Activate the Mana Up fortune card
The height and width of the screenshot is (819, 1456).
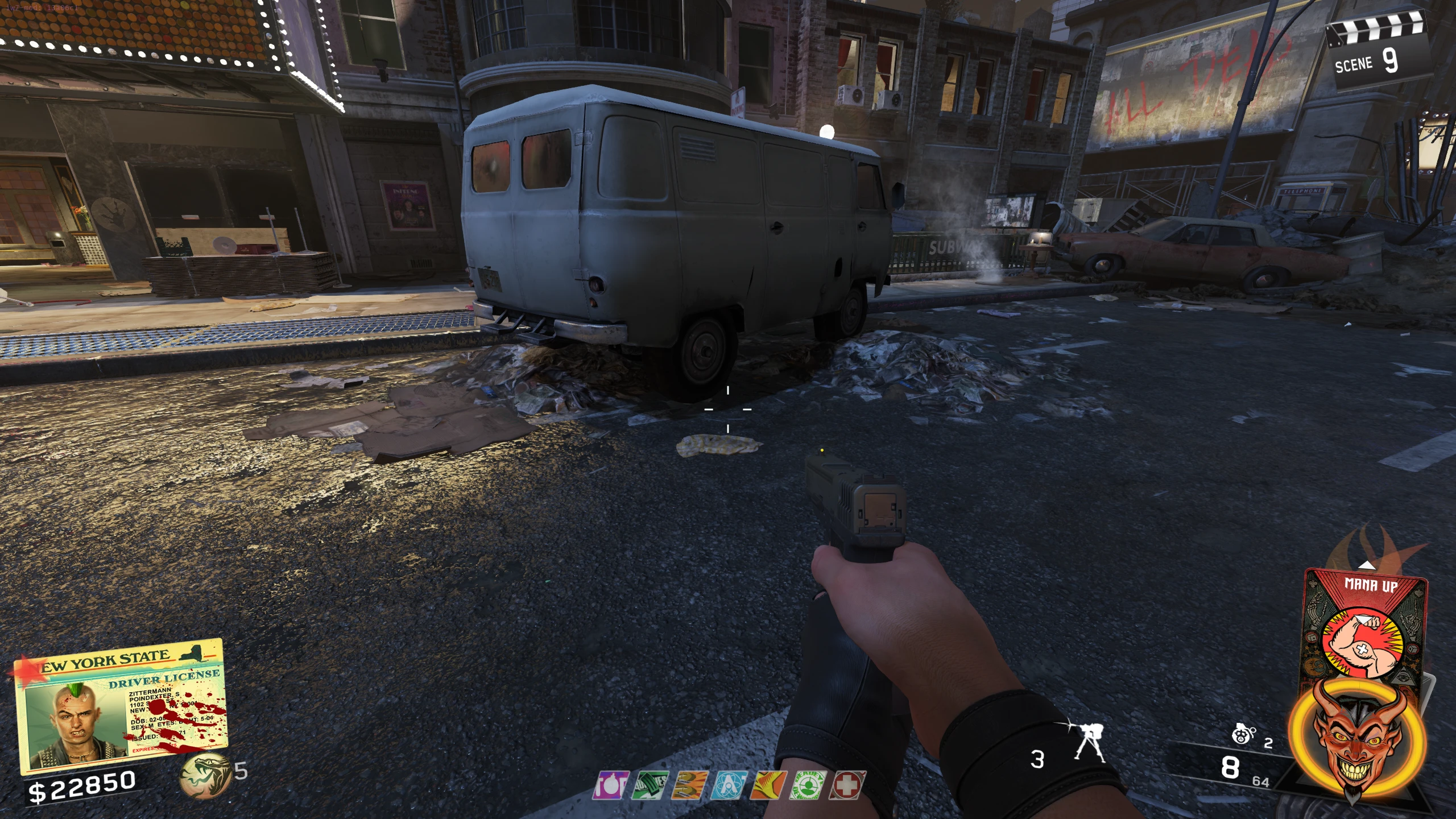point(1365,626)
